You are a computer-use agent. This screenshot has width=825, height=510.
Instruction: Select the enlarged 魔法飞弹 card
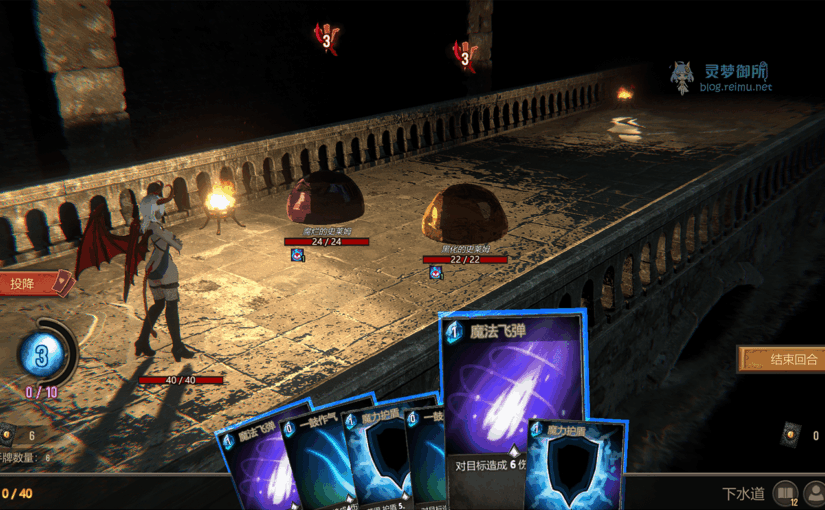[x=512, y=392]
